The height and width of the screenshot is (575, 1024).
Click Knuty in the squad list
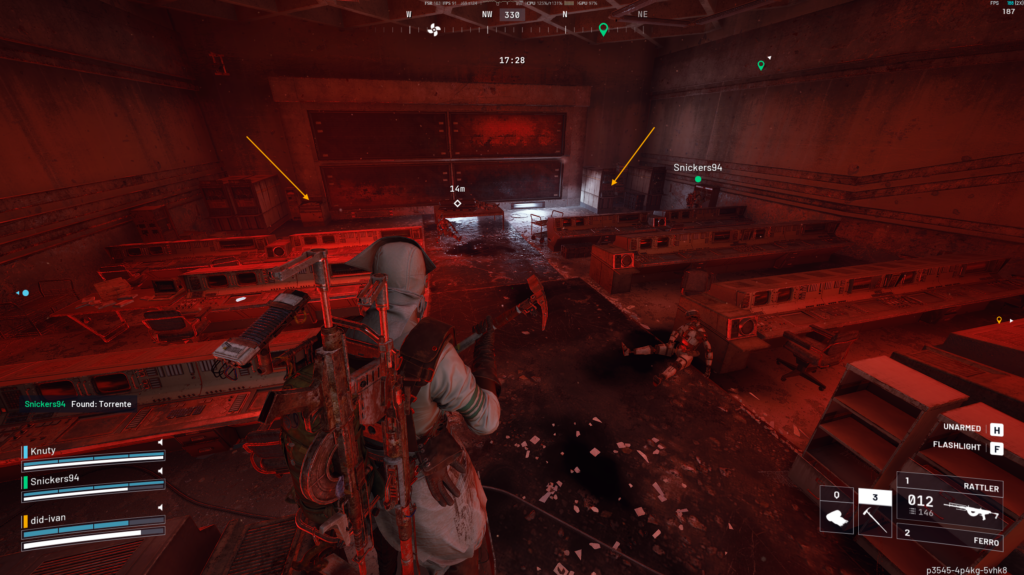[x=43, y=451]
